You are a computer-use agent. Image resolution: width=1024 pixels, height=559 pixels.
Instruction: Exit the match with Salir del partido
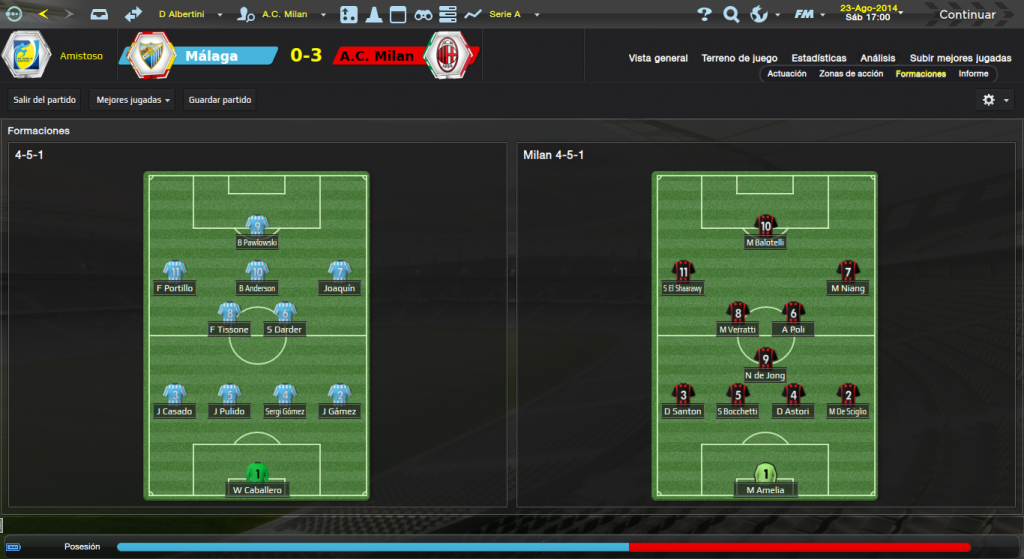45,100
